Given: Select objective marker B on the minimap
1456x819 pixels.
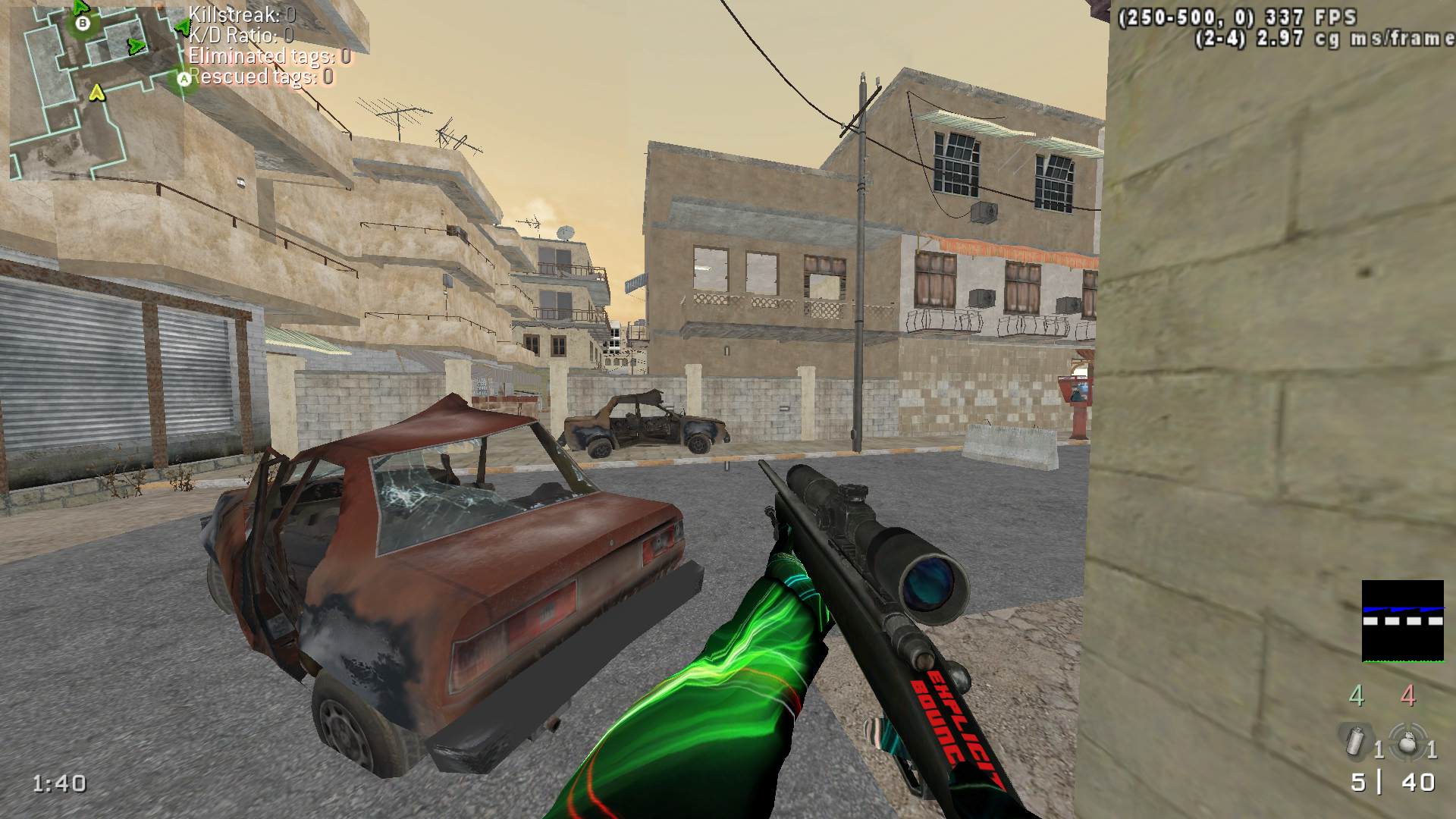Looking at the screenshot, I should pos(83,24).
